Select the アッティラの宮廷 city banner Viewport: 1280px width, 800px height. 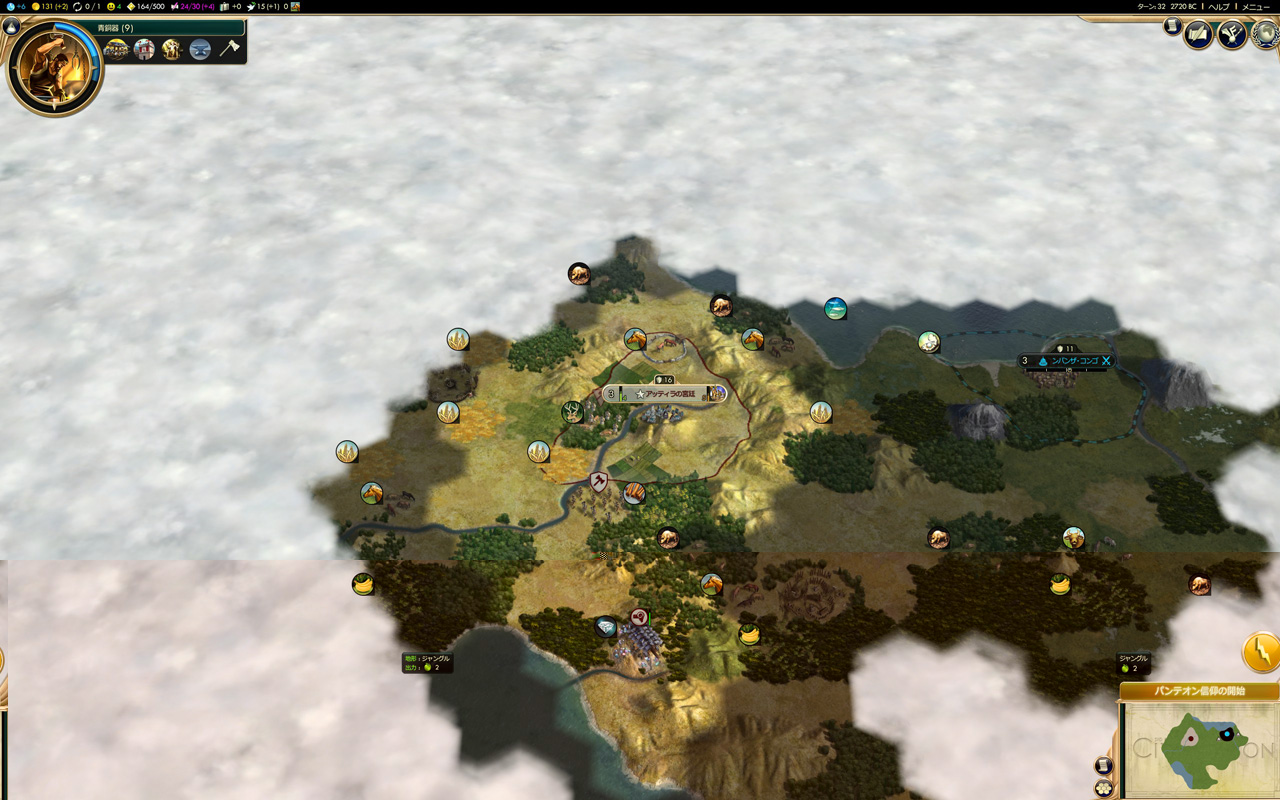coord(664,394)
